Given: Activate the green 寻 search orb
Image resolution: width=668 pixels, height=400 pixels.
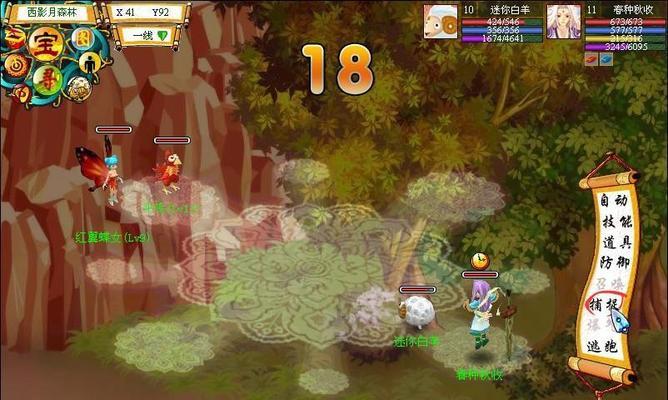Looking at the screenshot, I should (x=46, y=75).
